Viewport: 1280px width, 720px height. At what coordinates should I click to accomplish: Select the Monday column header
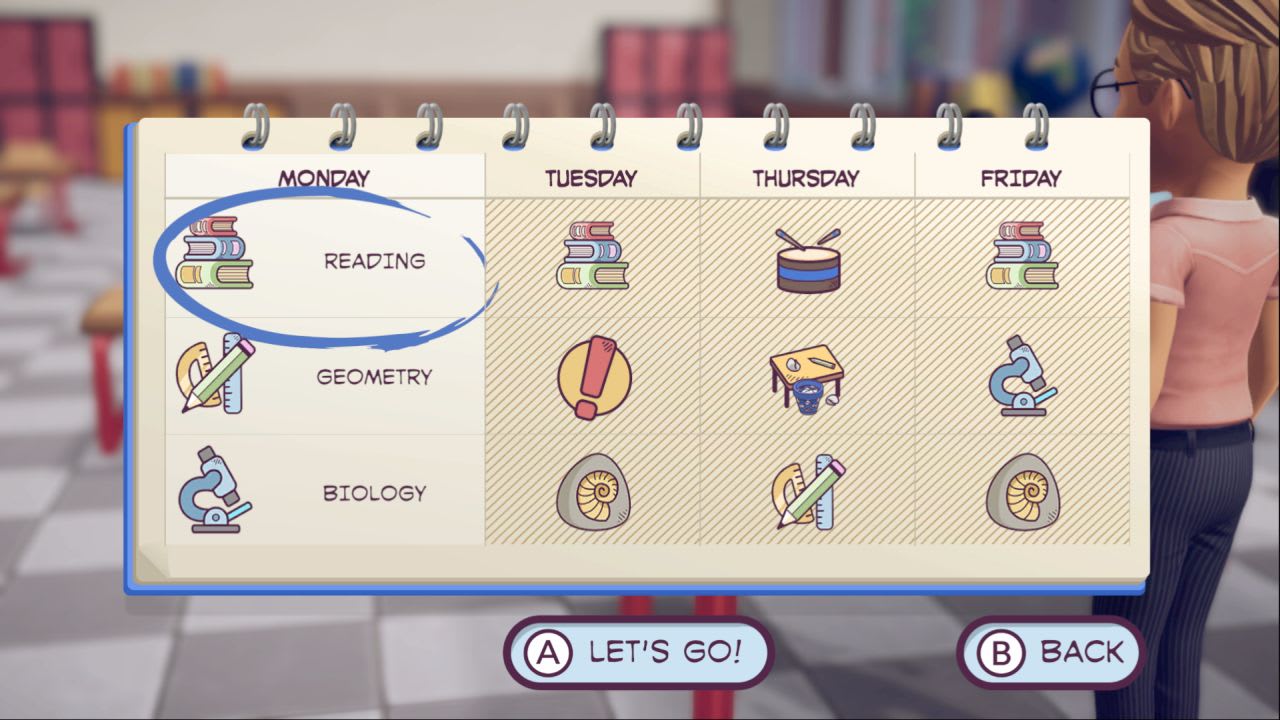tap(326, 176)
